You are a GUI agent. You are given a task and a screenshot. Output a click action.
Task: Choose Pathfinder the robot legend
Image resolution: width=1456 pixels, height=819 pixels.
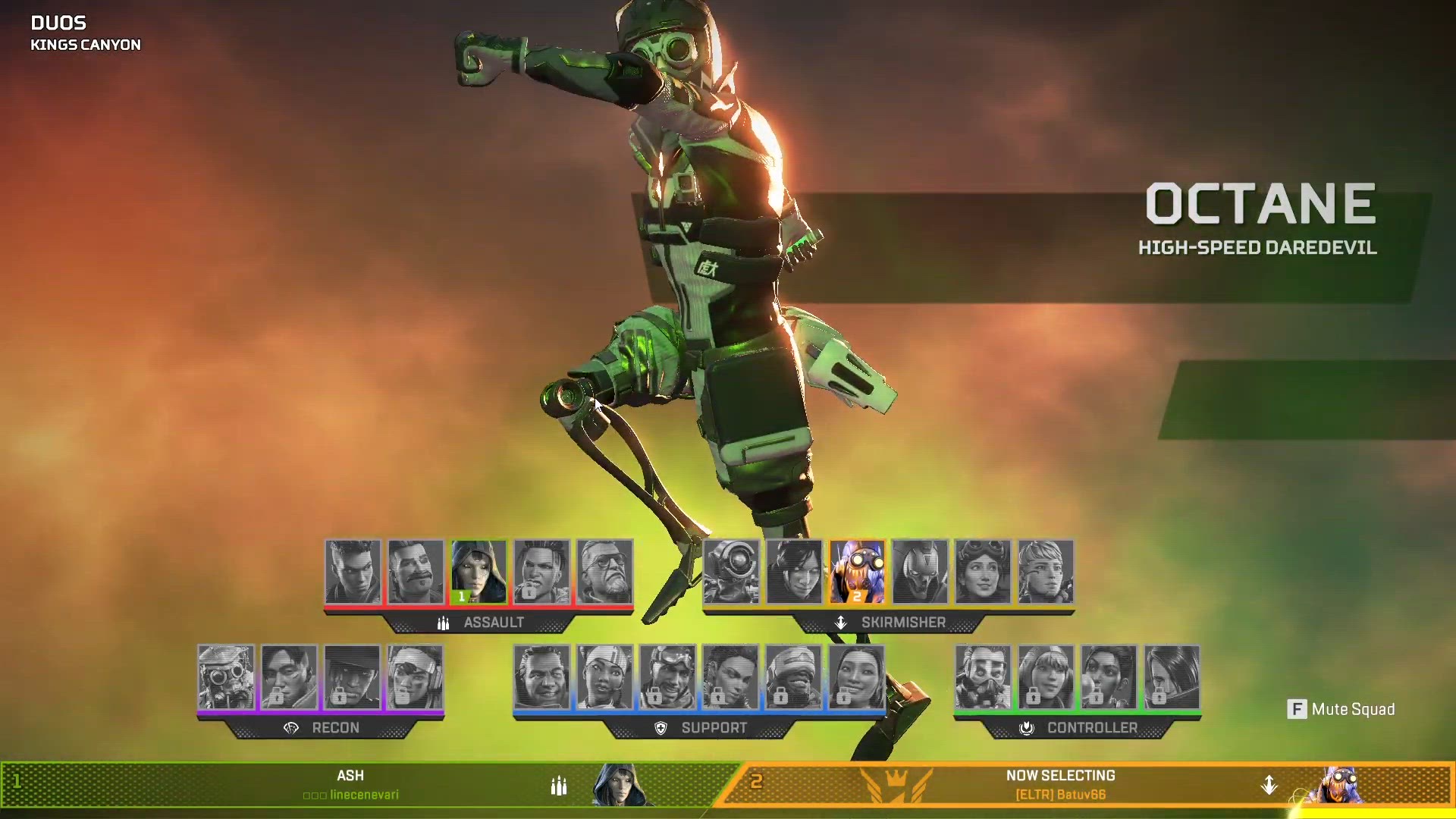(x=731, y=572)
